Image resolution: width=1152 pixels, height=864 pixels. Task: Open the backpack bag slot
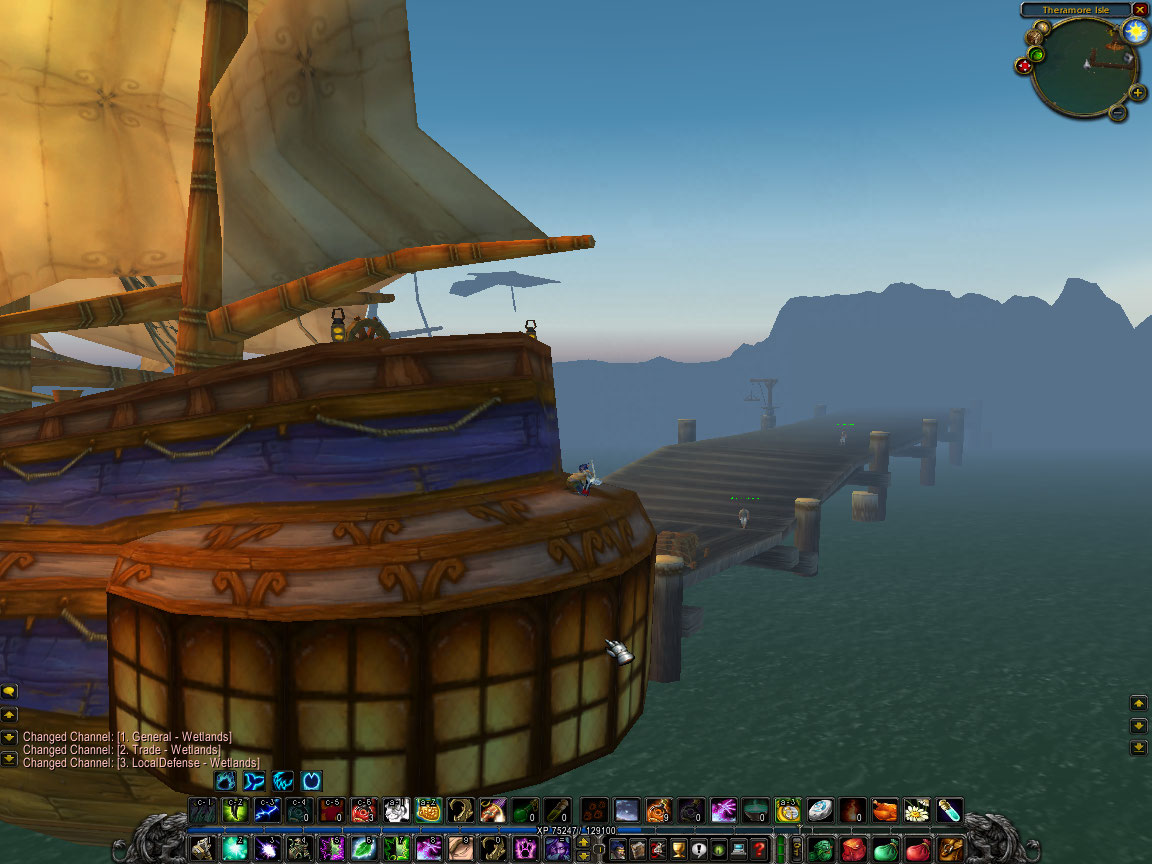point(950,849)
